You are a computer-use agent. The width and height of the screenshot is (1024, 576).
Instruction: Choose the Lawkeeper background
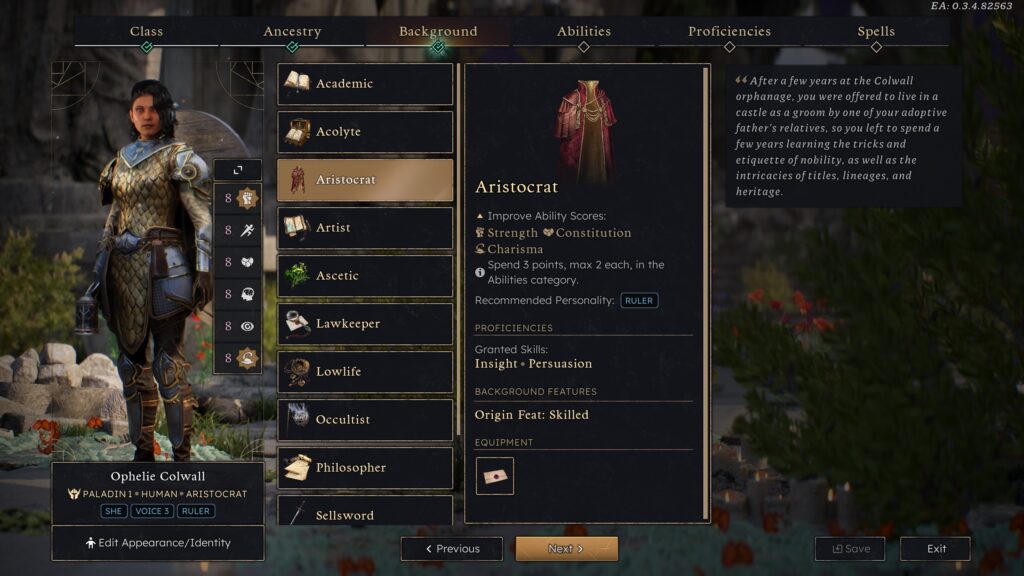coord(365,324)
